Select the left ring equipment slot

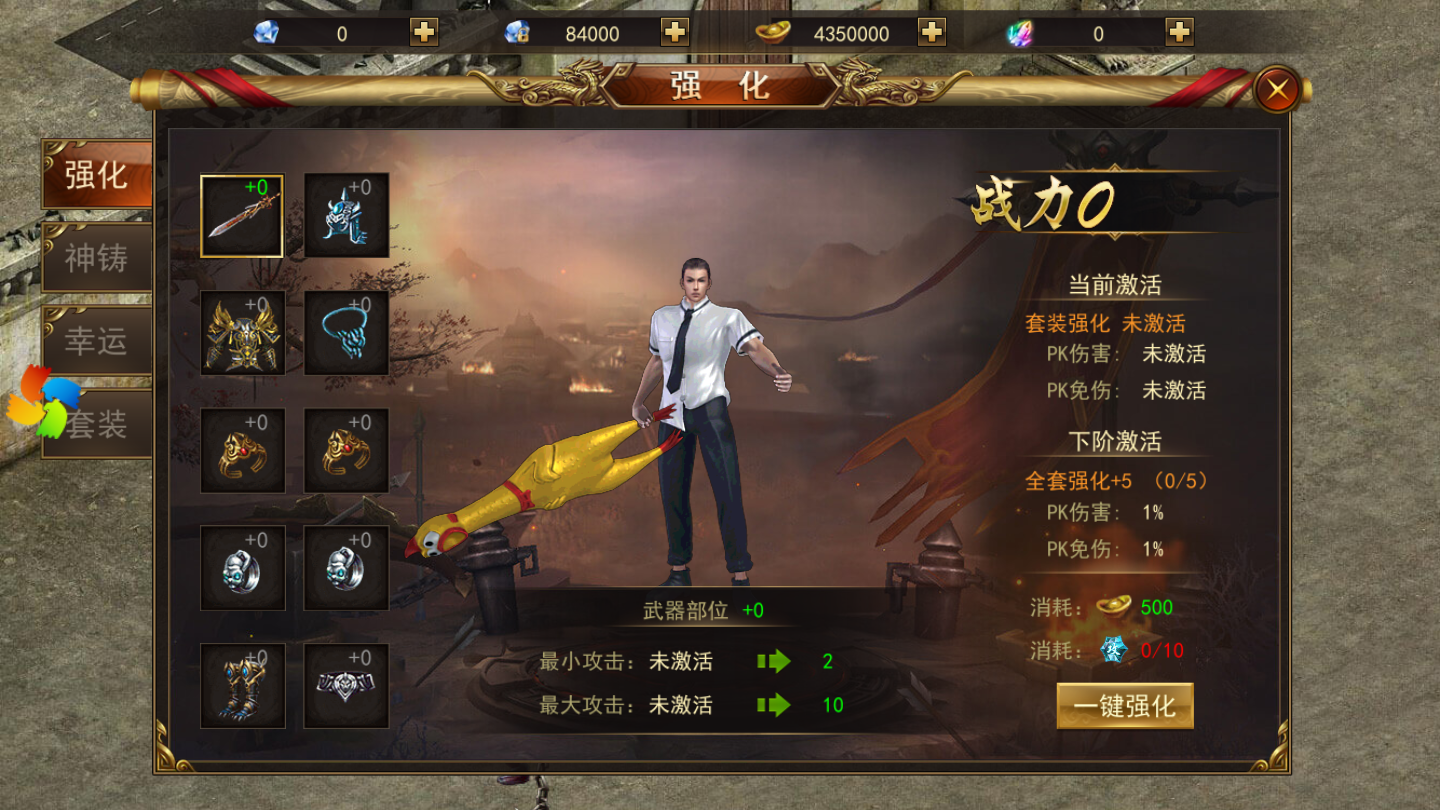coord(241,570)
